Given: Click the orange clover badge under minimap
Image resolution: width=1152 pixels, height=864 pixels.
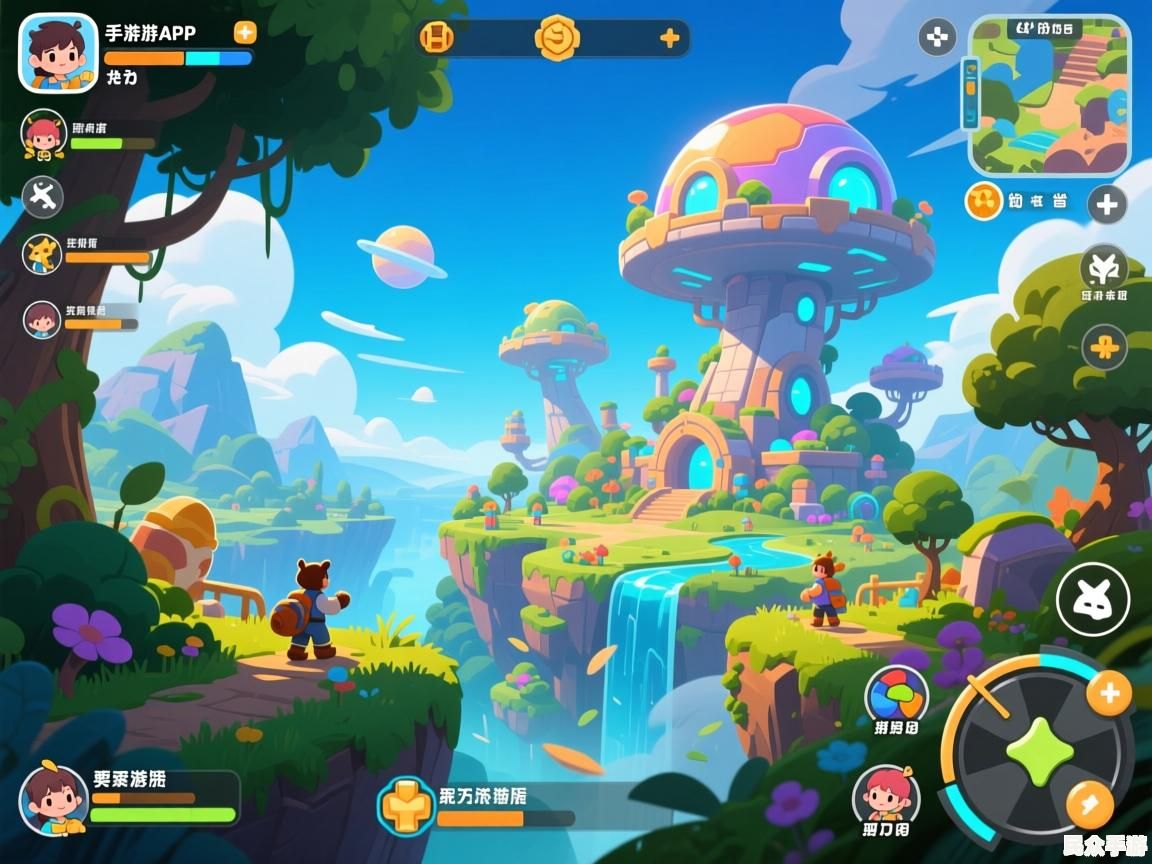Looking at the screenshot, I should 983,202.
